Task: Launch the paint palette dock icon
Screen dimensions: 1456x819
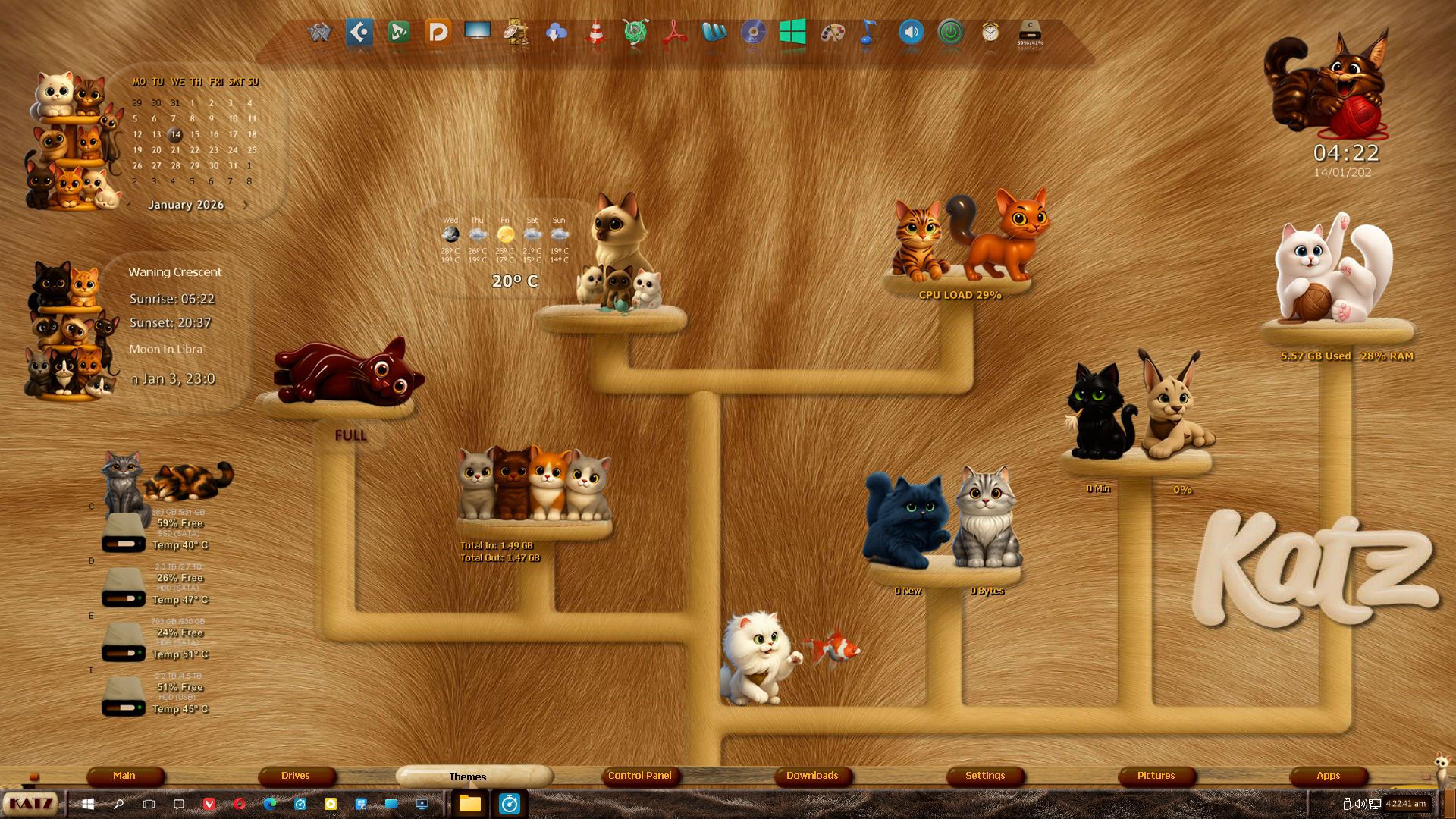Action: (833, 33)
